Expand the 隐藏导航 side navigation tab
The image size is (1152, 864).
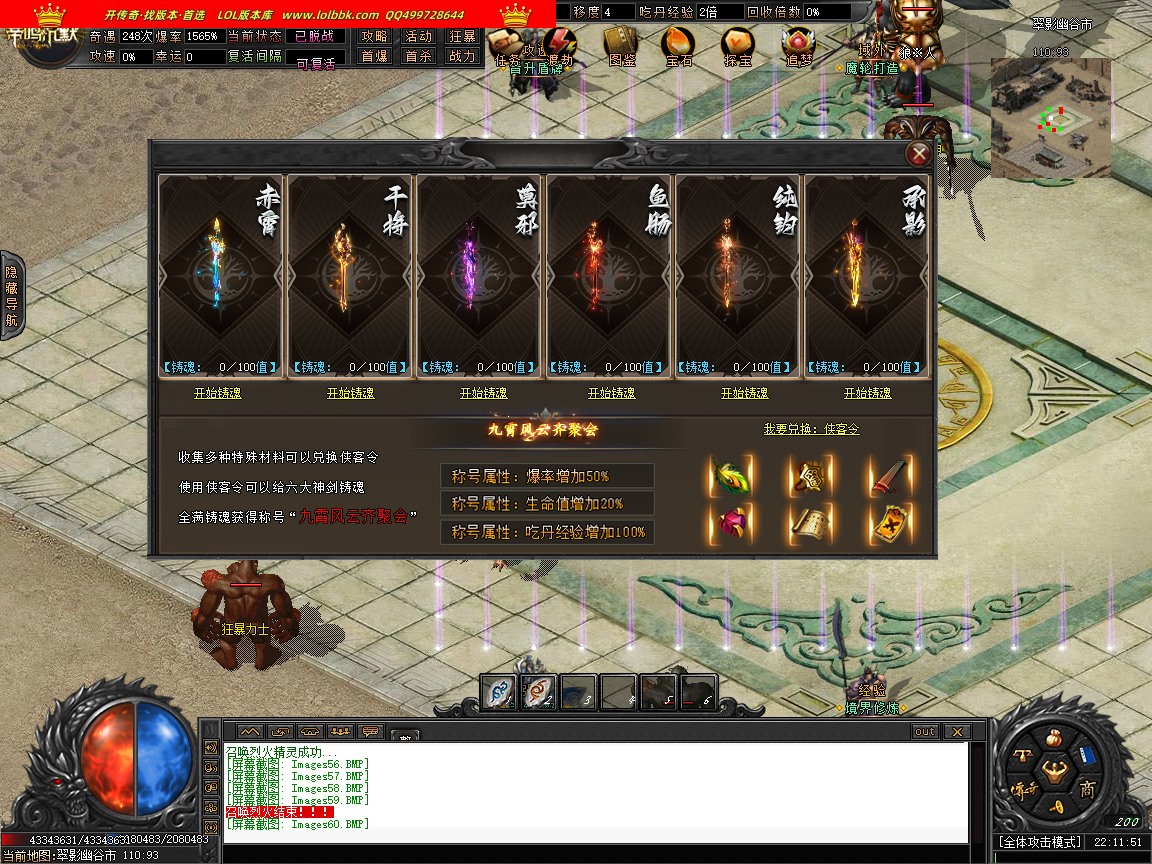(x=11, y=296)
